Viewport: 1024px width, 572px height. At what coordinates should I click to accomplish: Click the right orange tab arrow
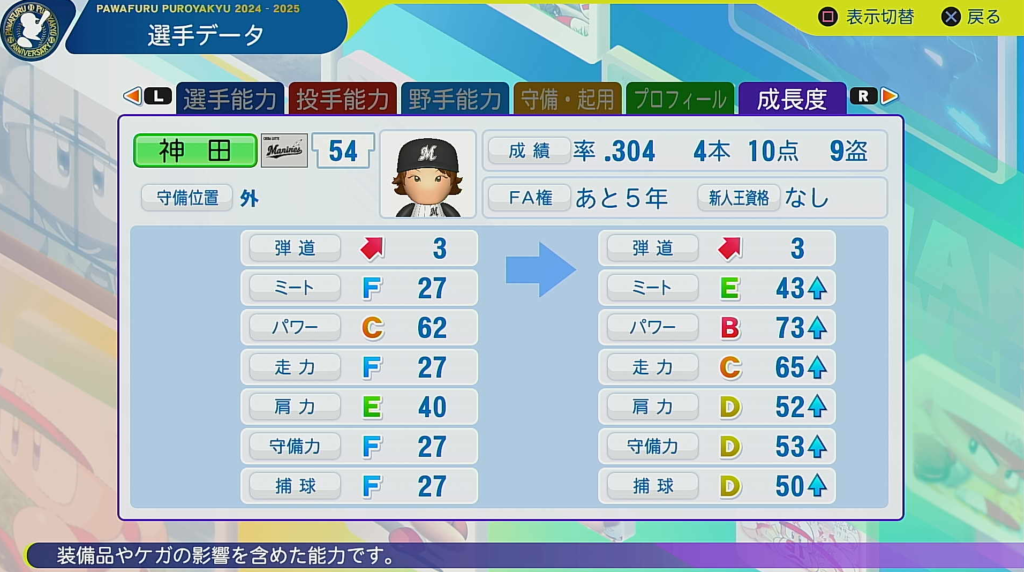889,96
